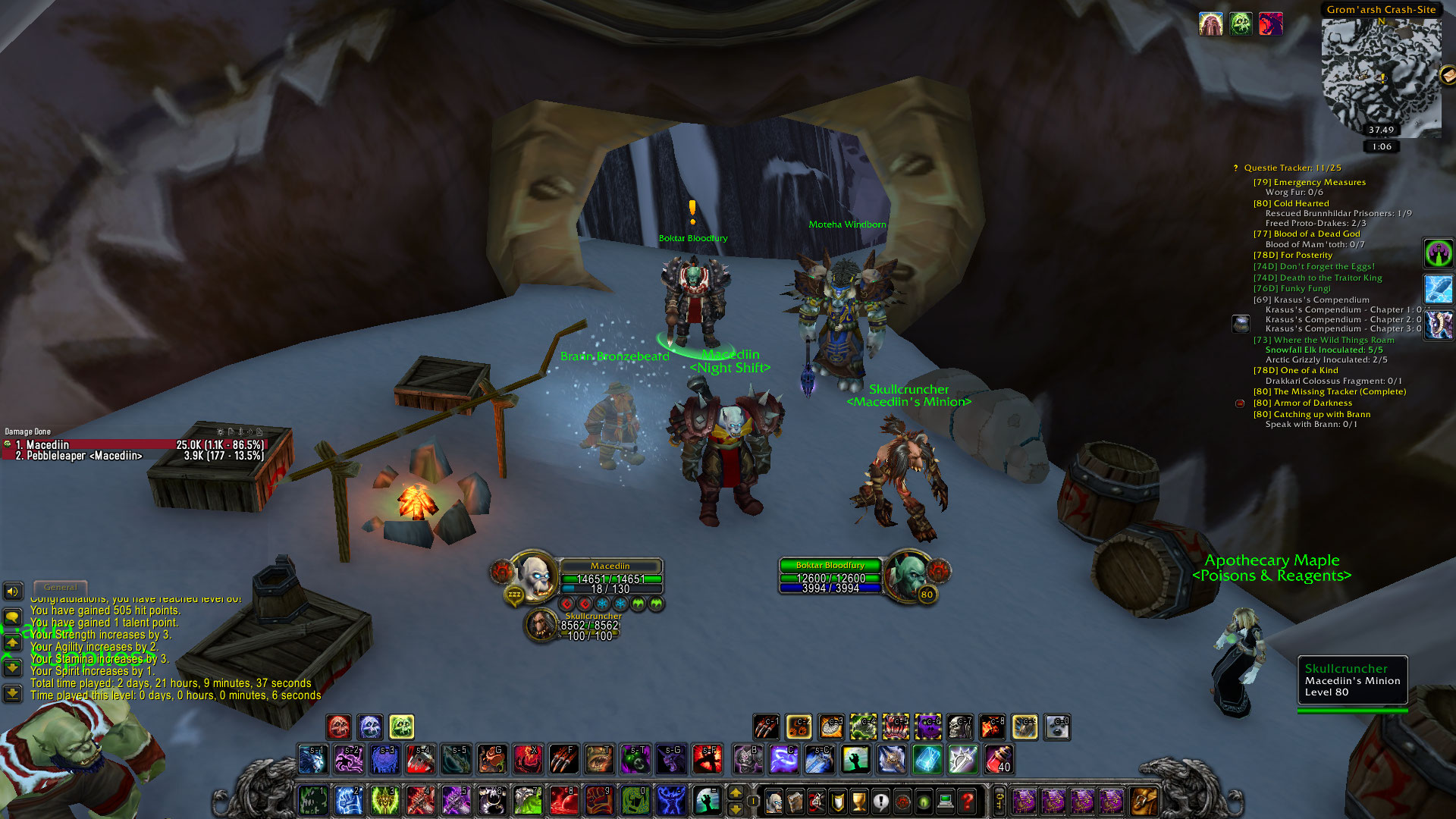This screenshot has height=819, width=1456.
Task: Open the backpack bag slot
Action: coord(1144,801)
